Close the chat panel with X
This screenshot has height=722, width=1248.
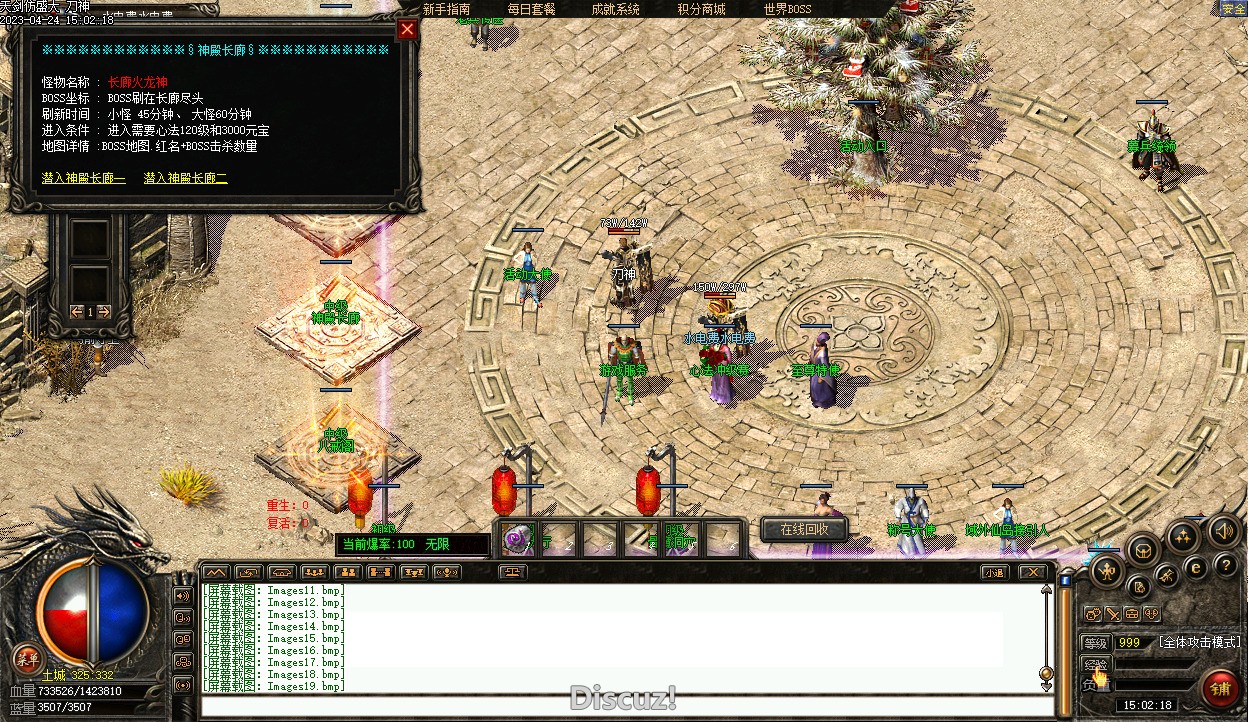click(x=1033, y=573)
